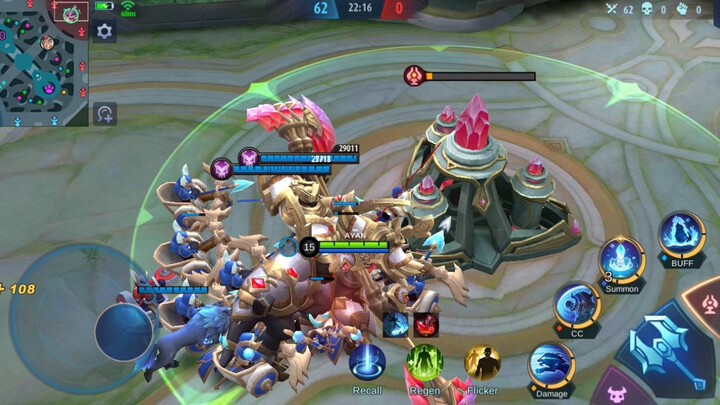Activate the Recall spell
The image size is (720, 405).
367,363
